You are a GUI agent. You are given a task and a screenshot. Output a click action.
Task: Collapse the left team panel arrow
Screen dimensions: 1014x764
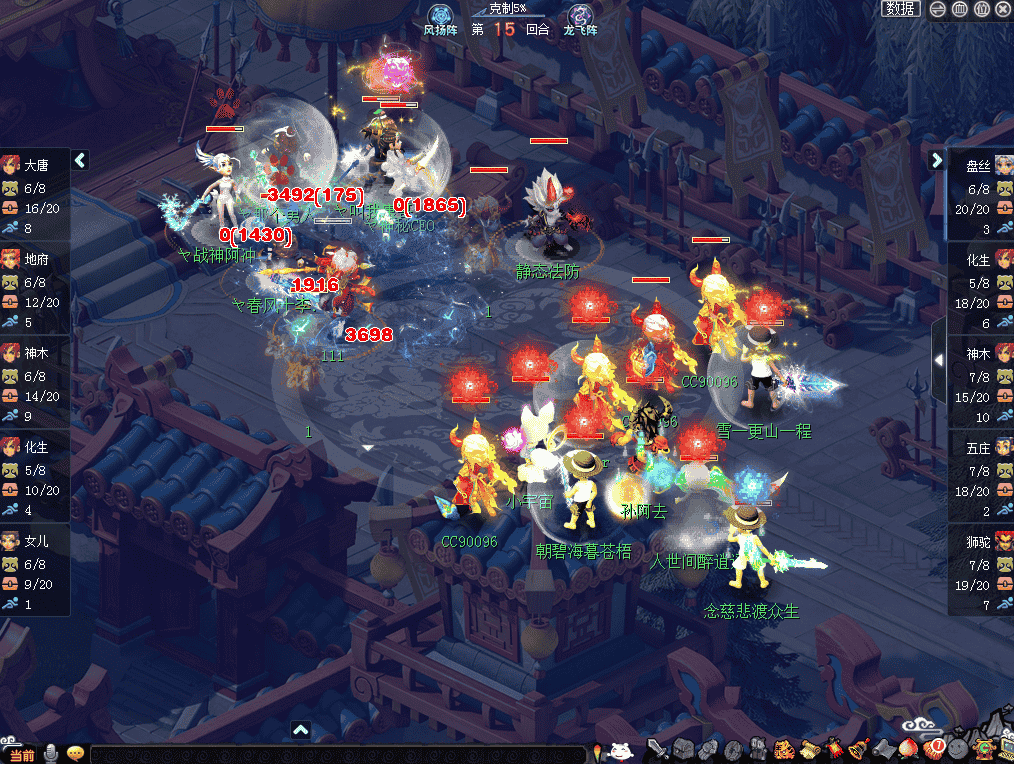click(x=80, y=160)
